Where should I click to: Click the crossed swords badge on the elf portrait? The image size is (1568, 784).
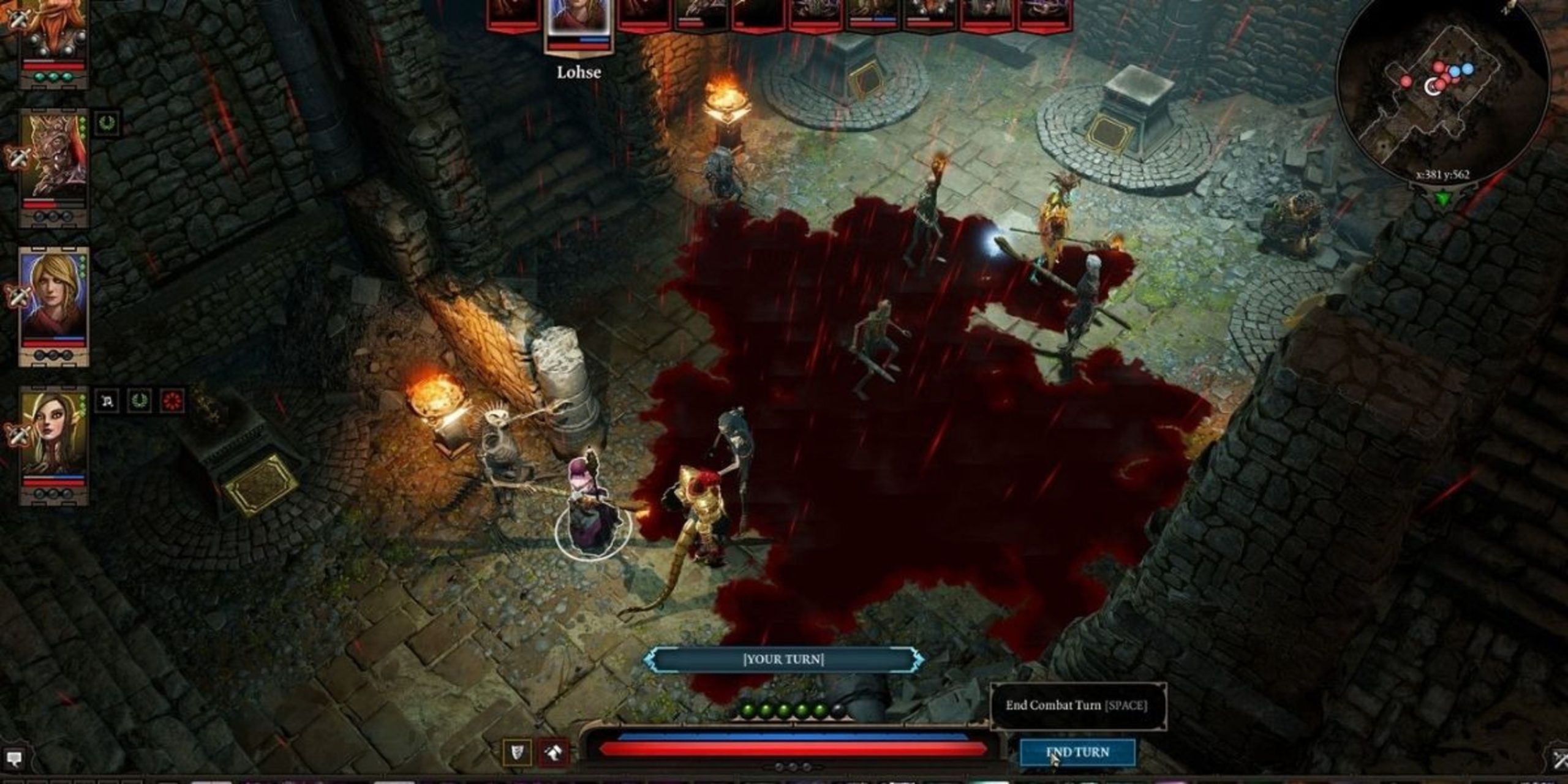coord(17,435)
